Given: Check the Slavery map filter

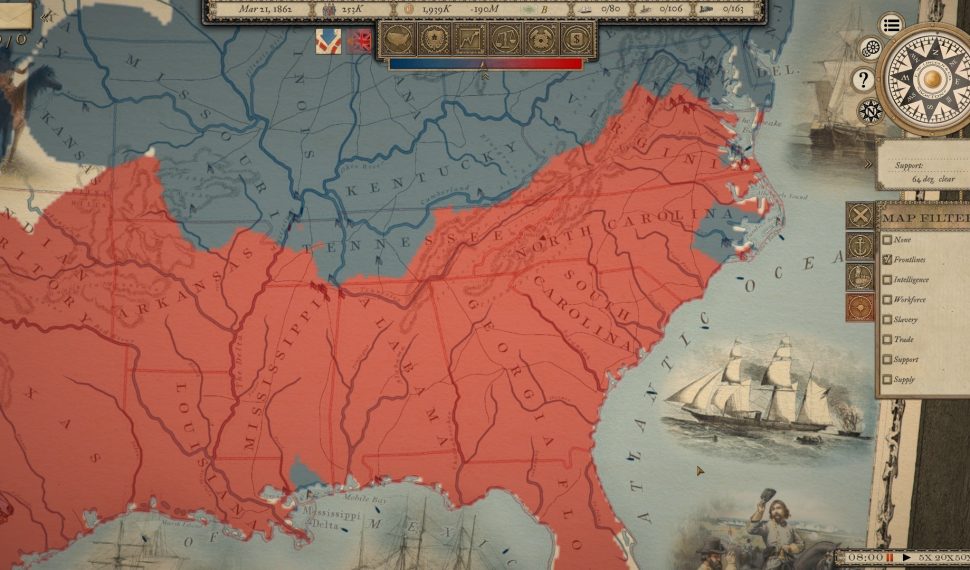Looking at the screenshot, I should [887, 320].
